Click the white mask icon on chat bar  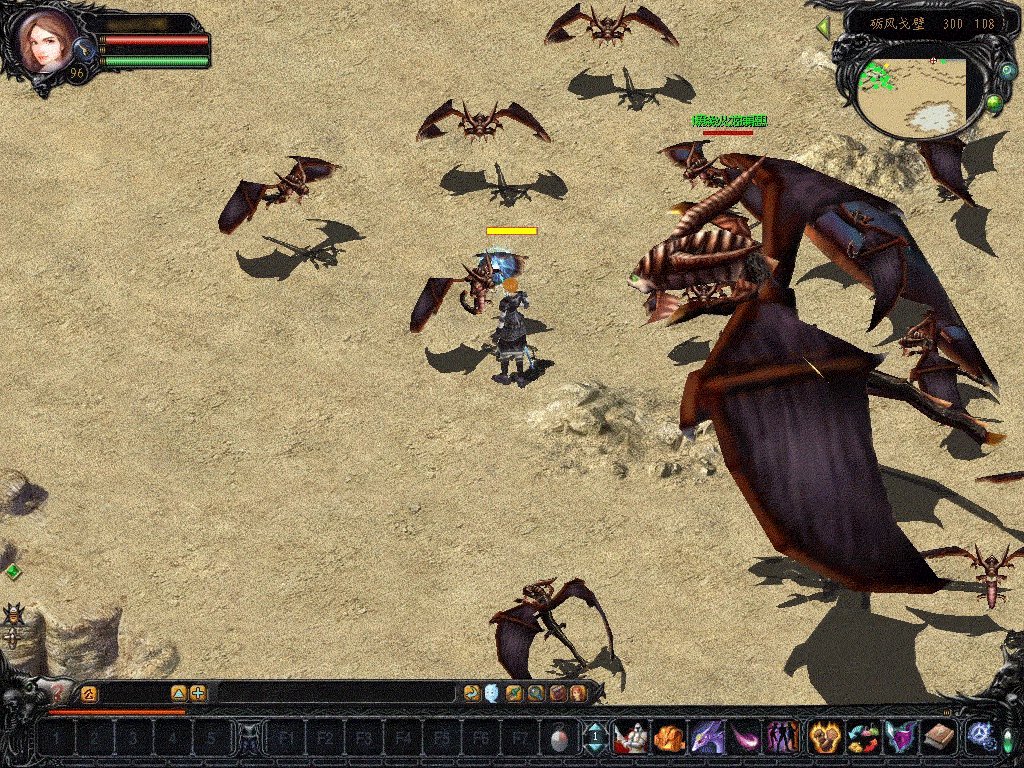pyautogui.click(x=492, y=692)
